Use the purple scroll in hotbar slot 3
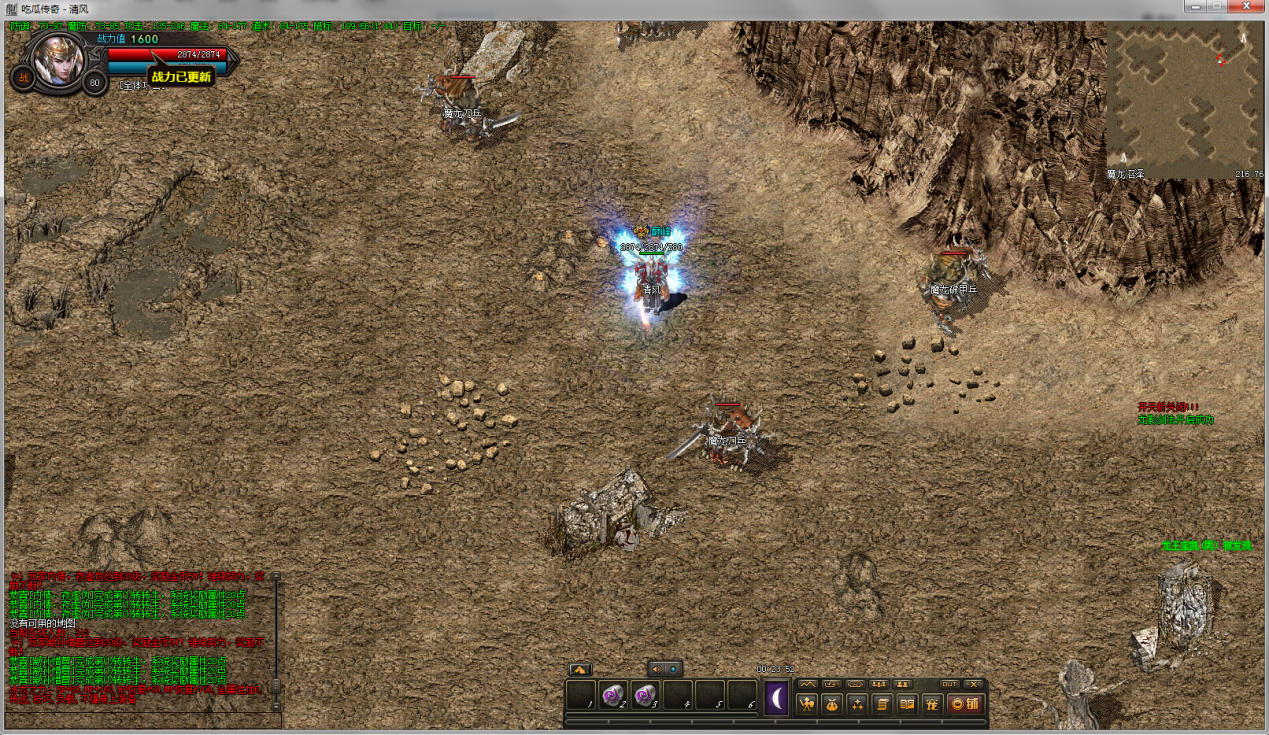The image size is (1269, 735). tap(645, 695)
